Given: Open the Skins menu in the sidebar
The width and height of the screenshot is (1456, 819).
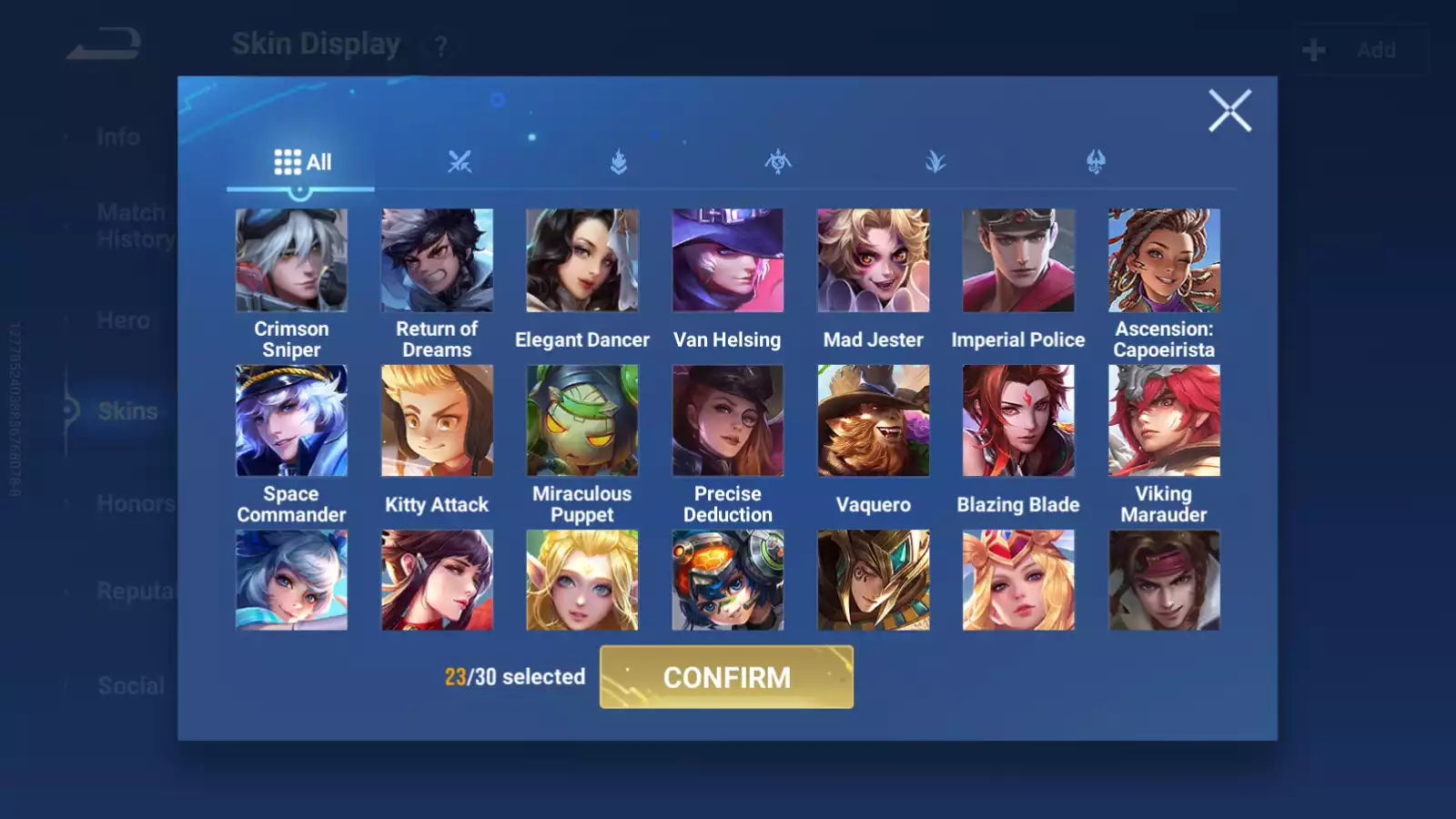Looking at the screenshot, I should point(127,411).
